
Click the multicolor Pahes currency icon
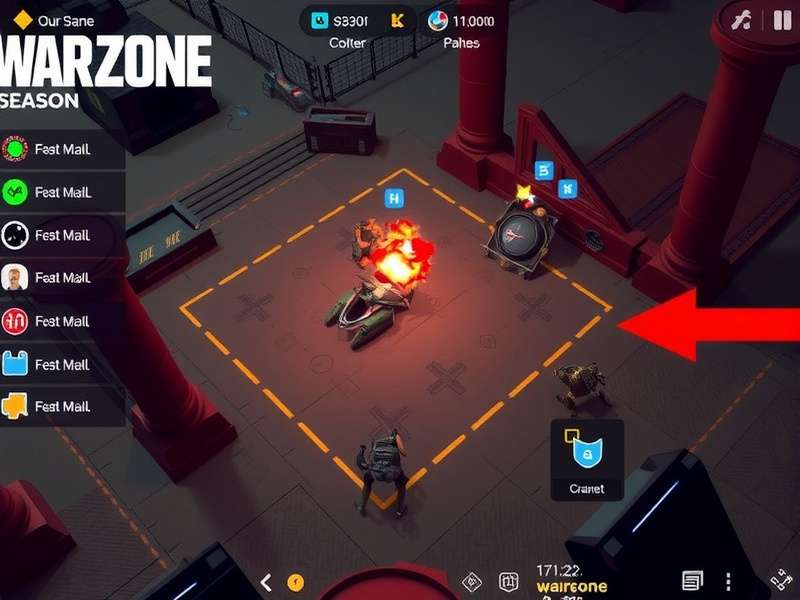click(437, 20)
